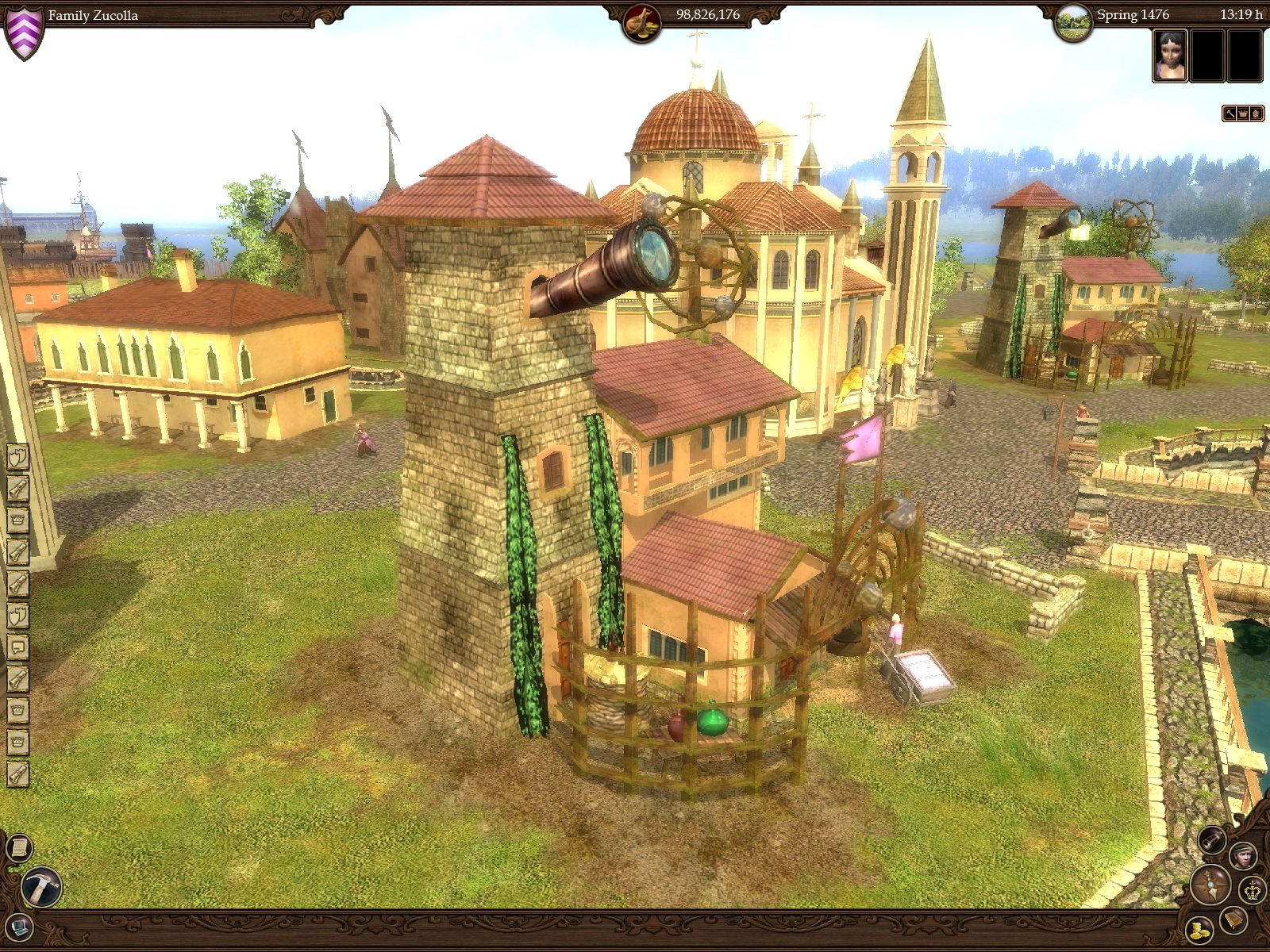Select the woman's character portrait

tap(1170, 56)
